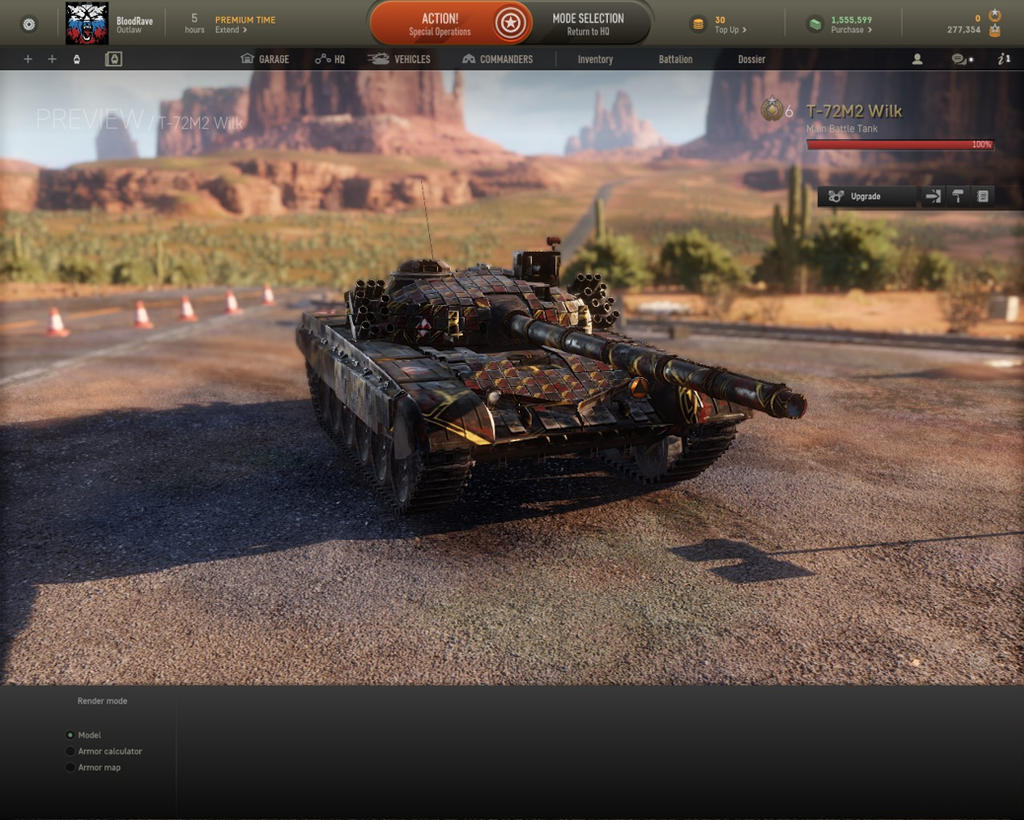Open settings via the gear icon
Screen dimensions: 1024x820
28,23
